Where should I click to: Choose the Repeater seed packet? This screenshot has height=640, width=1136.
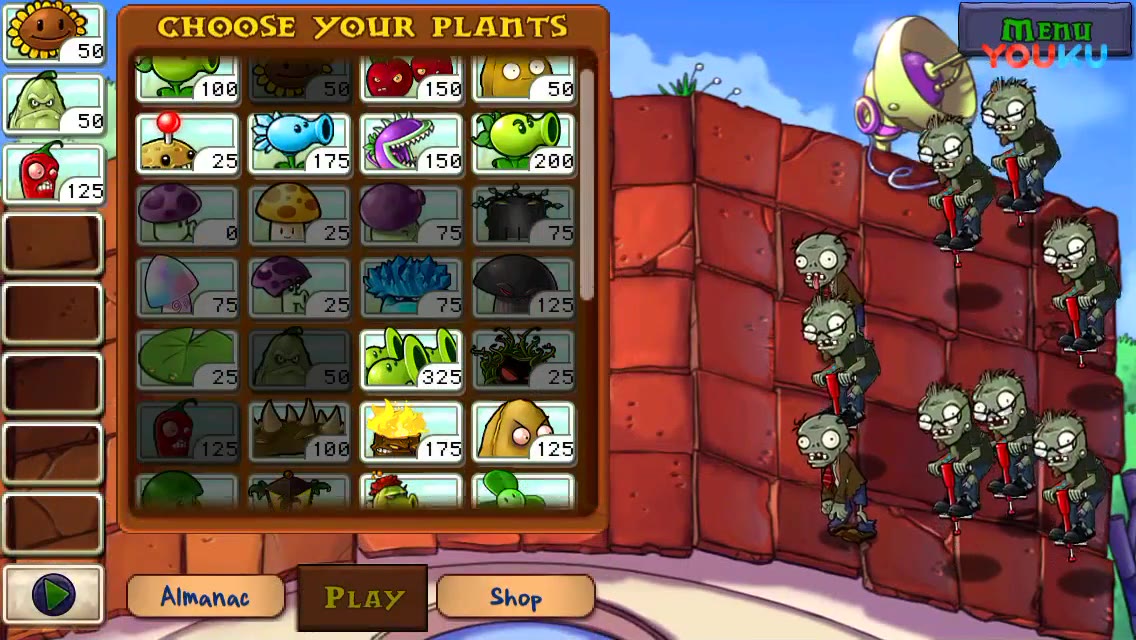pos(523,144)
